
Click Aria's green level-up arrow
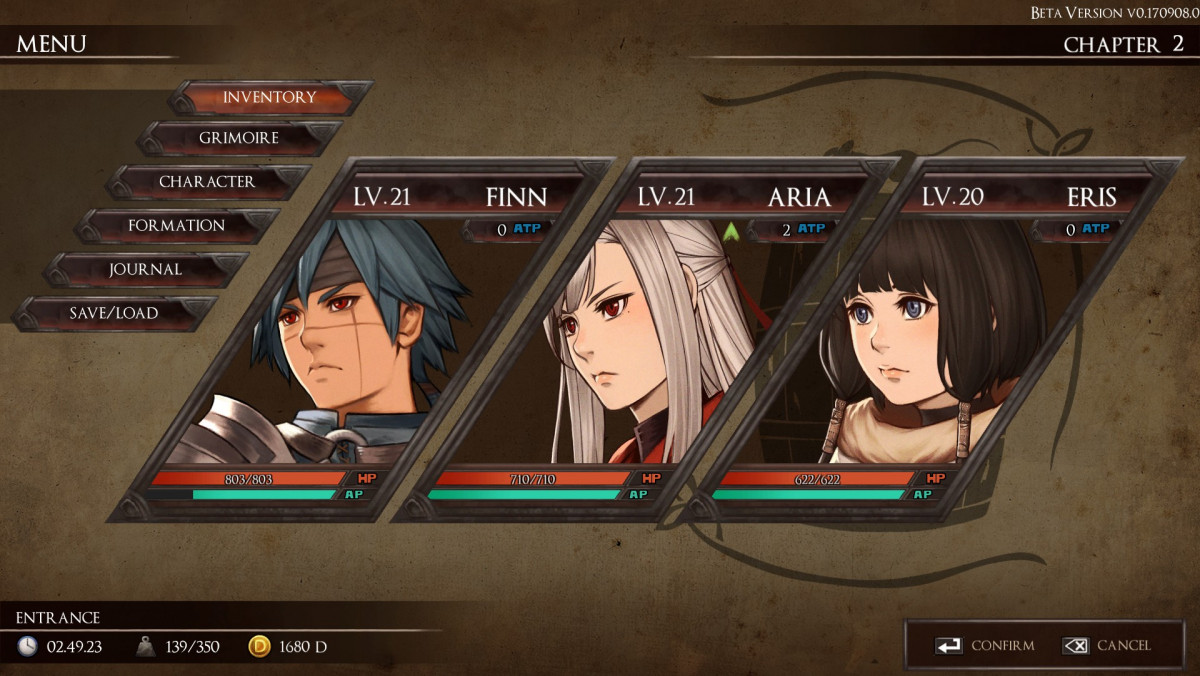click(x=731, y=231)
